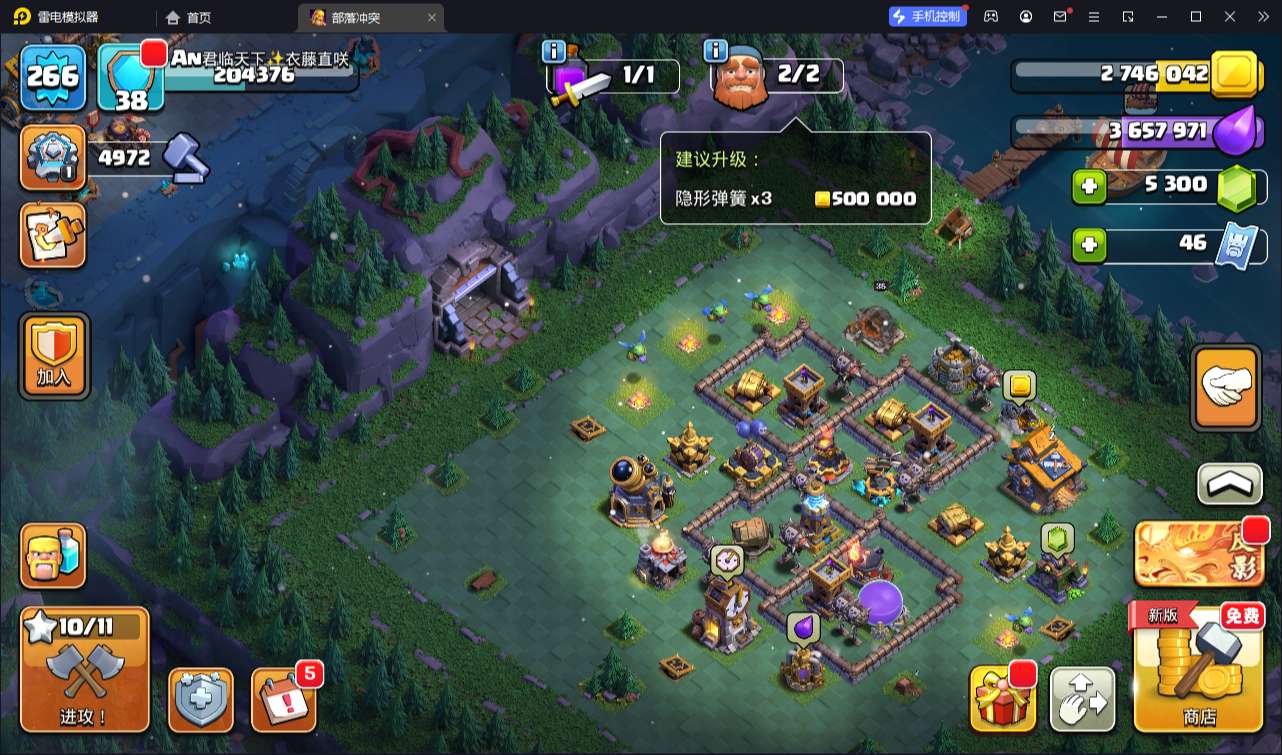Screen dimensions: 1282x755
Task: Click the green plus beside tickets
Action: pyautogui.click(x=1089, y=245)
